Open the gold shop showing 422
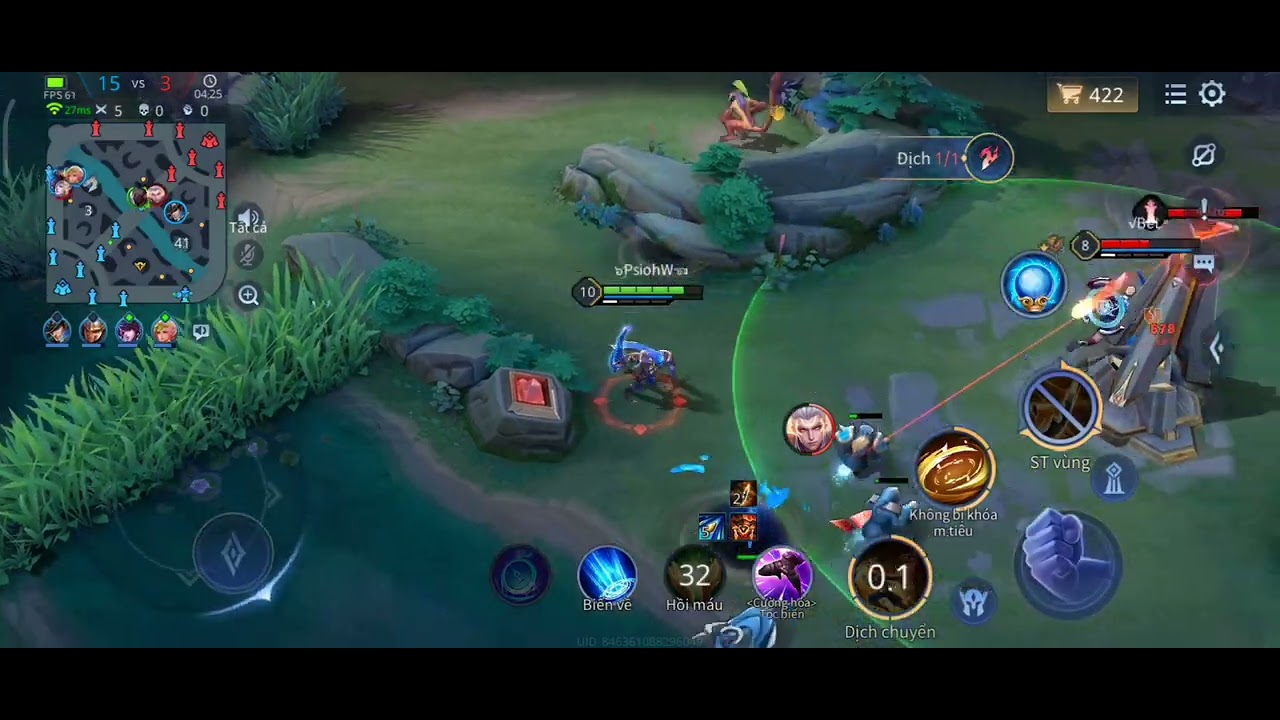1280x720 pixels. [1091, 95]
